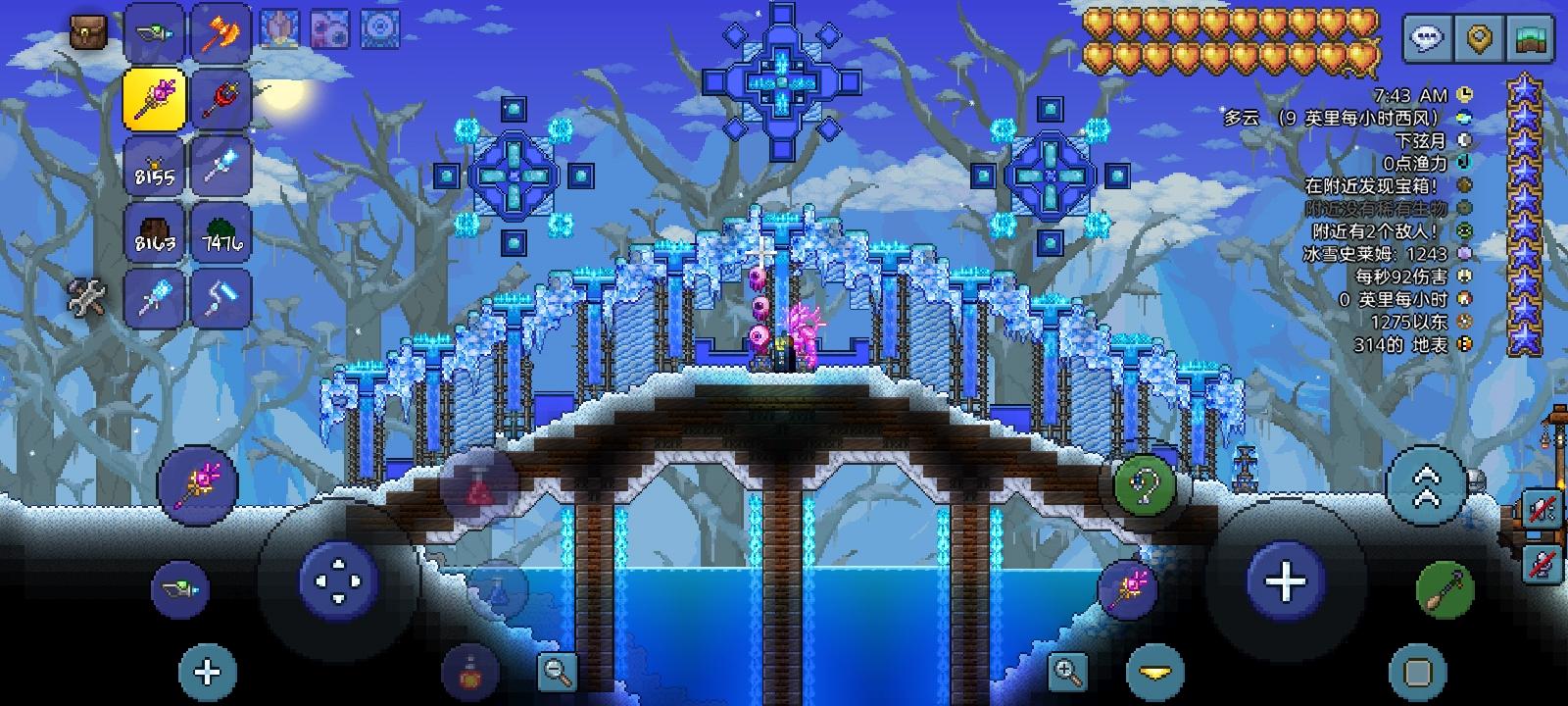Tap the zoom-out magnifier control
Image resolution: width=1568 pixels, height=706 pixels.
557,672
